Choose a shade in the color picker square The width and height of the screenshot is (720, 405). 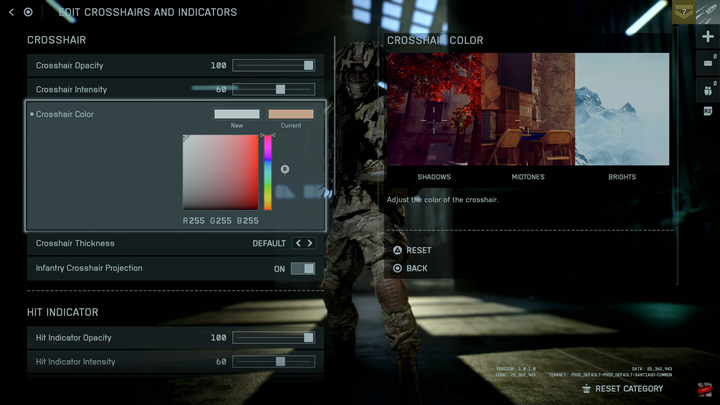click(x=220, y=172)
